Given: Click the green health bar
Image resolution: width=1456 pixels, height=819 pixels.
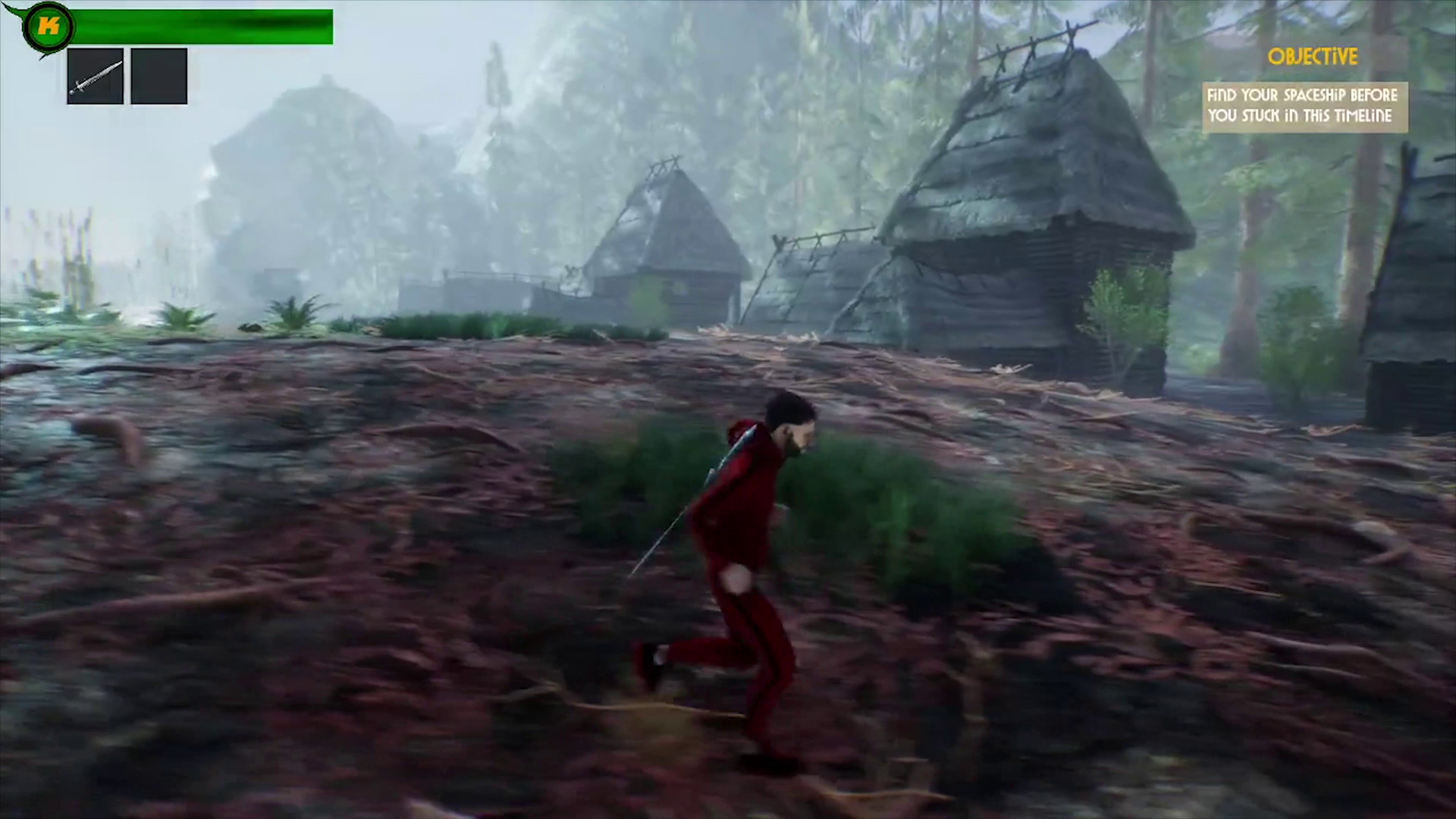Looking at the screenshot, I should pyautogui.click(x=205, y=25).
